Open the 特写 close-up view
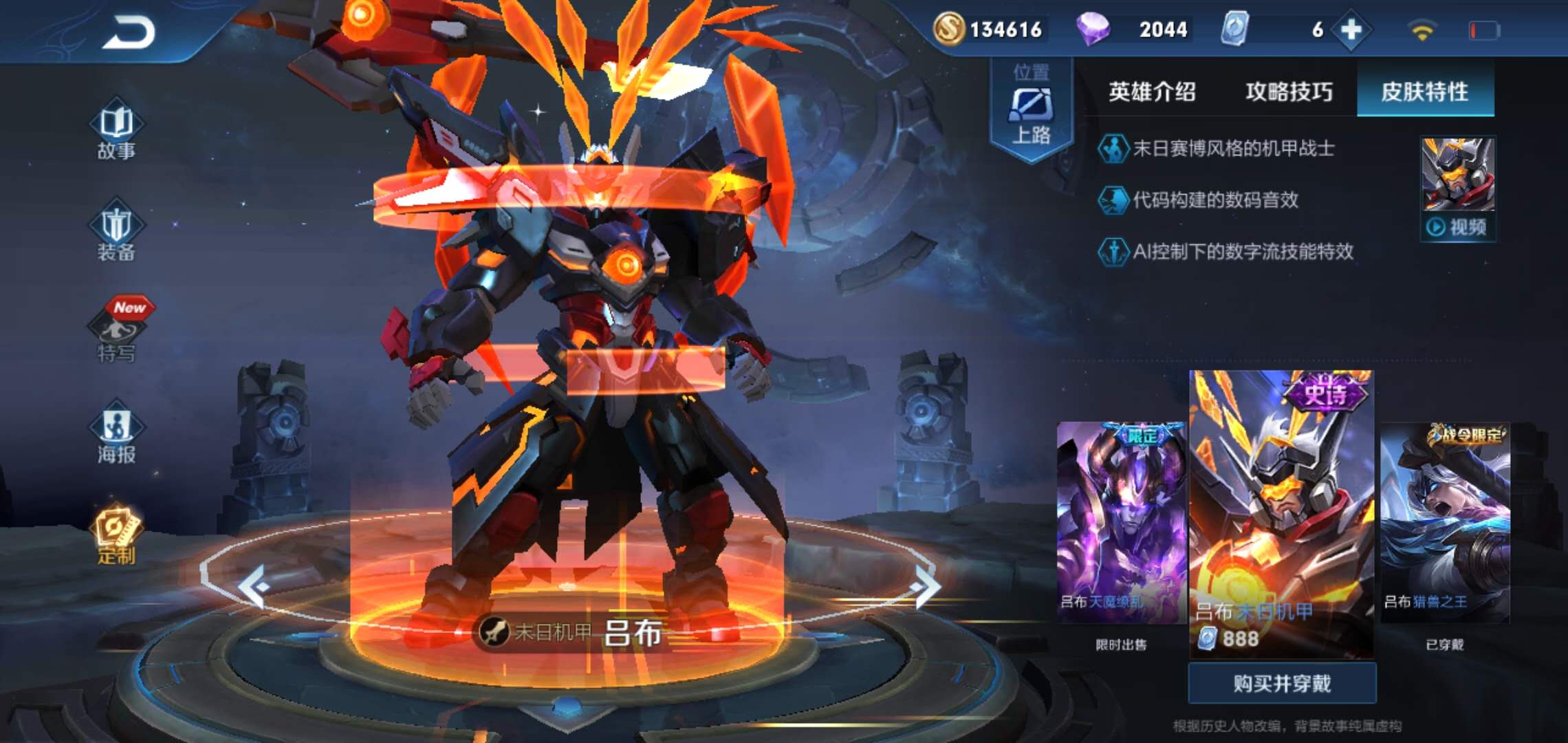The image size is (1568, 743). (118, 334)
